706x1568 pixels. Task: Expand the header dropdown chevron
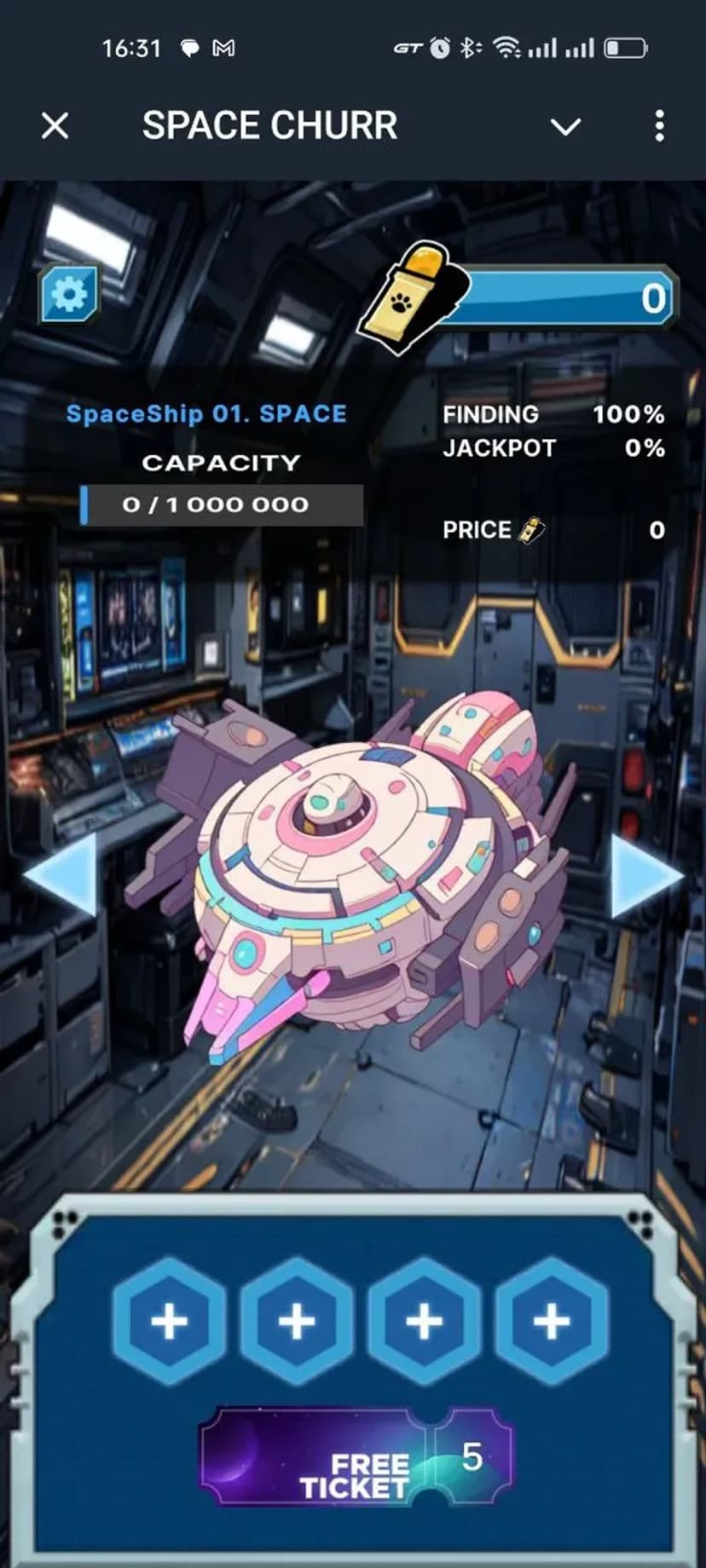(565, 127)
